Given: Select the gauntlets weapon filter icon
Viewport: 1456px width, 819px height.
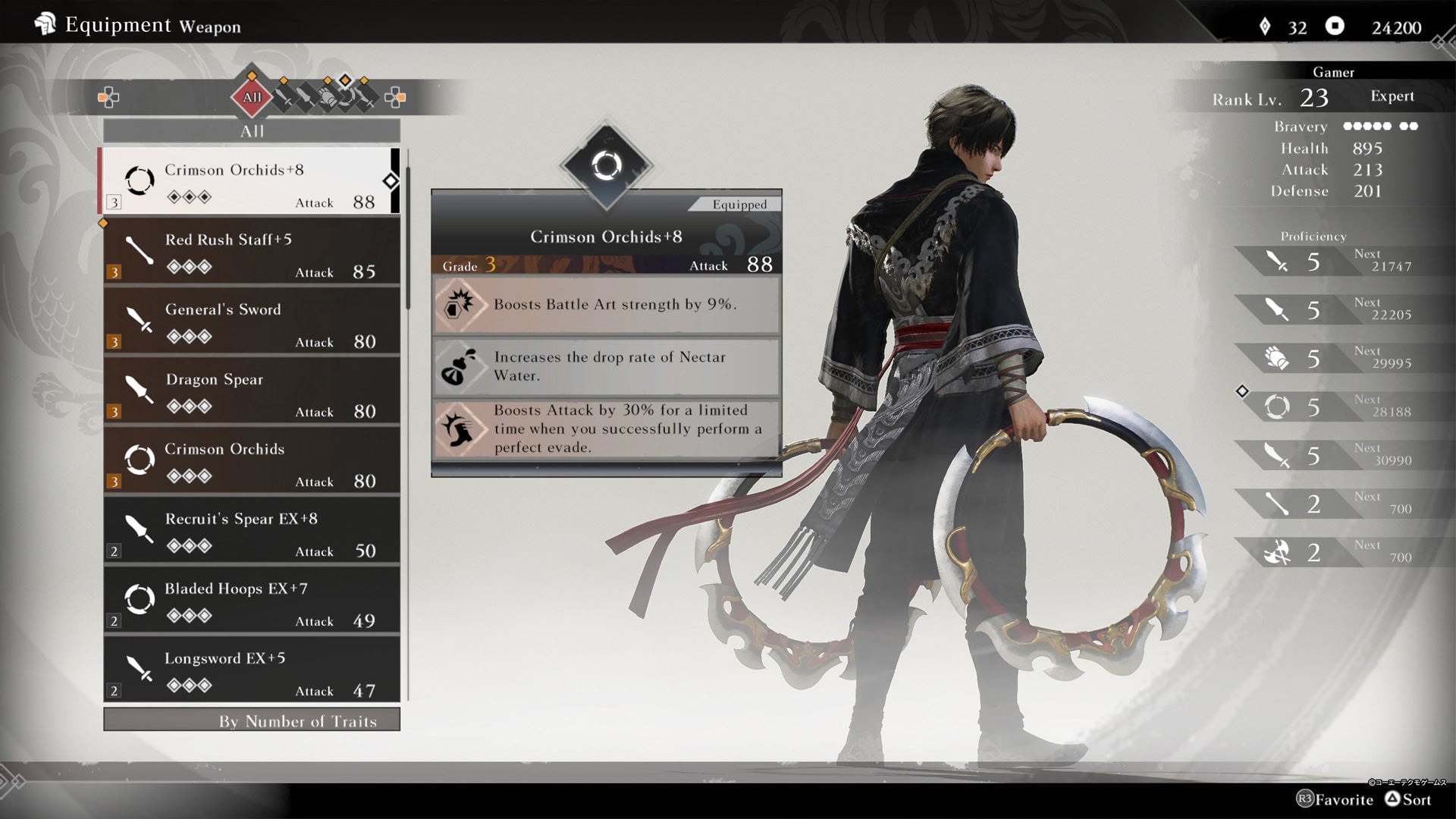Looking at the screenshot, I should [327, 97].
